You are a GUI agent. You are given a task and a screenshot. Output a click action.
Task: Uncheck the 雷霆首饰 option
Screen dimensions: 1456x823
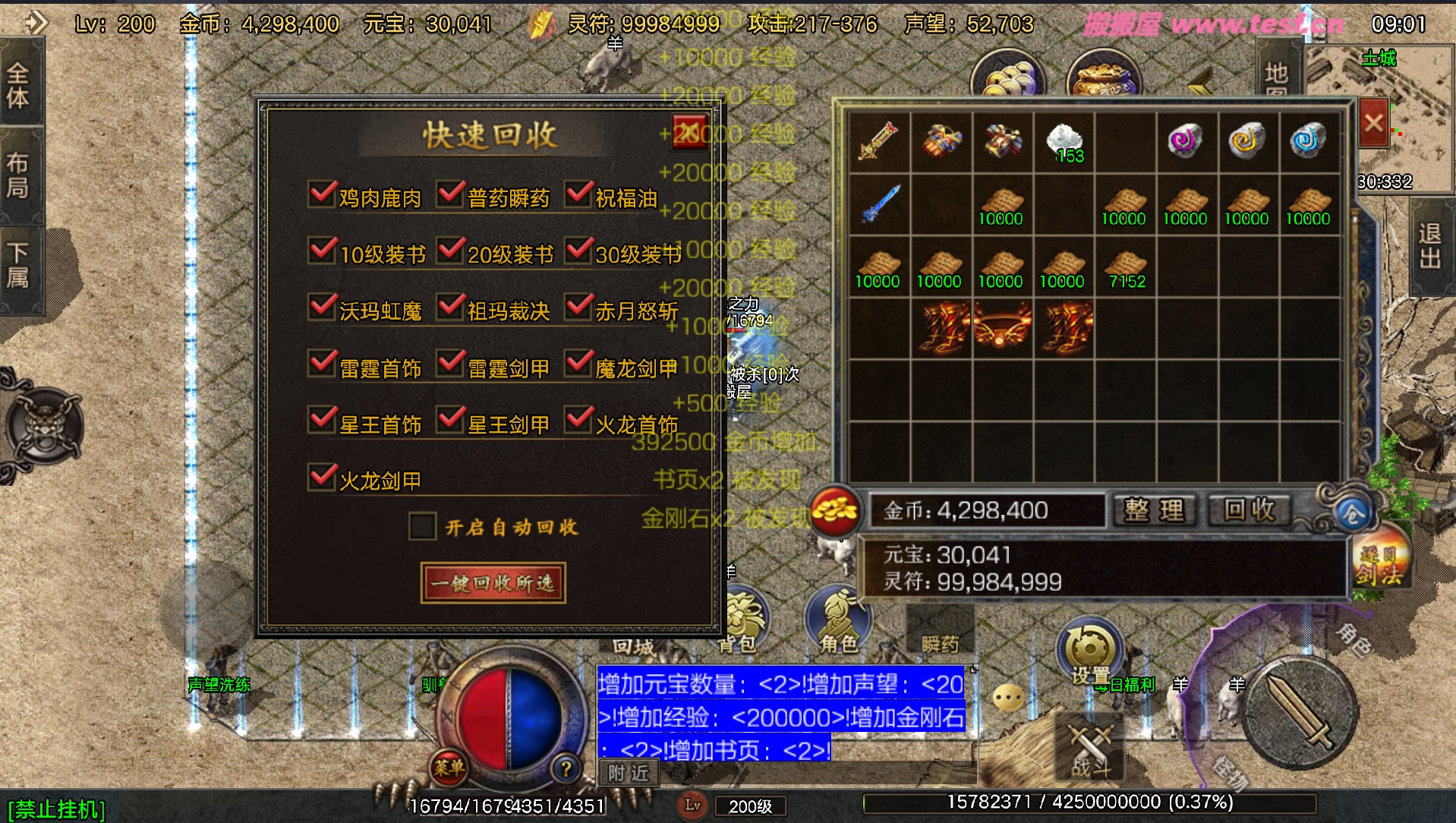tap(323, 364)
